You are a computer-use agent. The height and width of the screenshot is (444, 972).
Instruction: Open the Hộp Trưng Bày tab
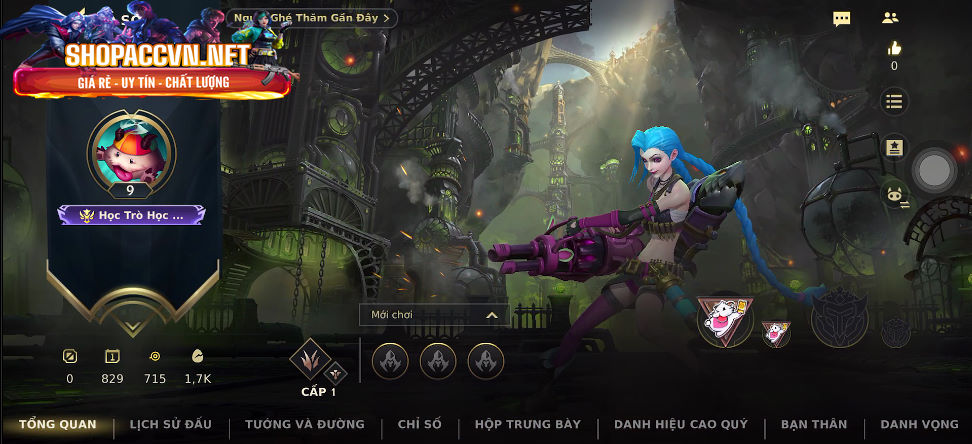pyautogui.click(x=527, y=425)
